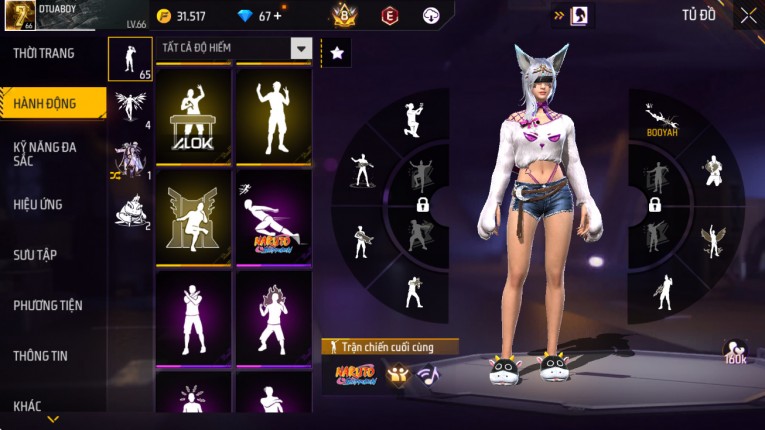The height and width of the screenshot is (430, 765).
Task: Switch to Kỹ Năng Đa Sắc
Action: pos(45,153)
